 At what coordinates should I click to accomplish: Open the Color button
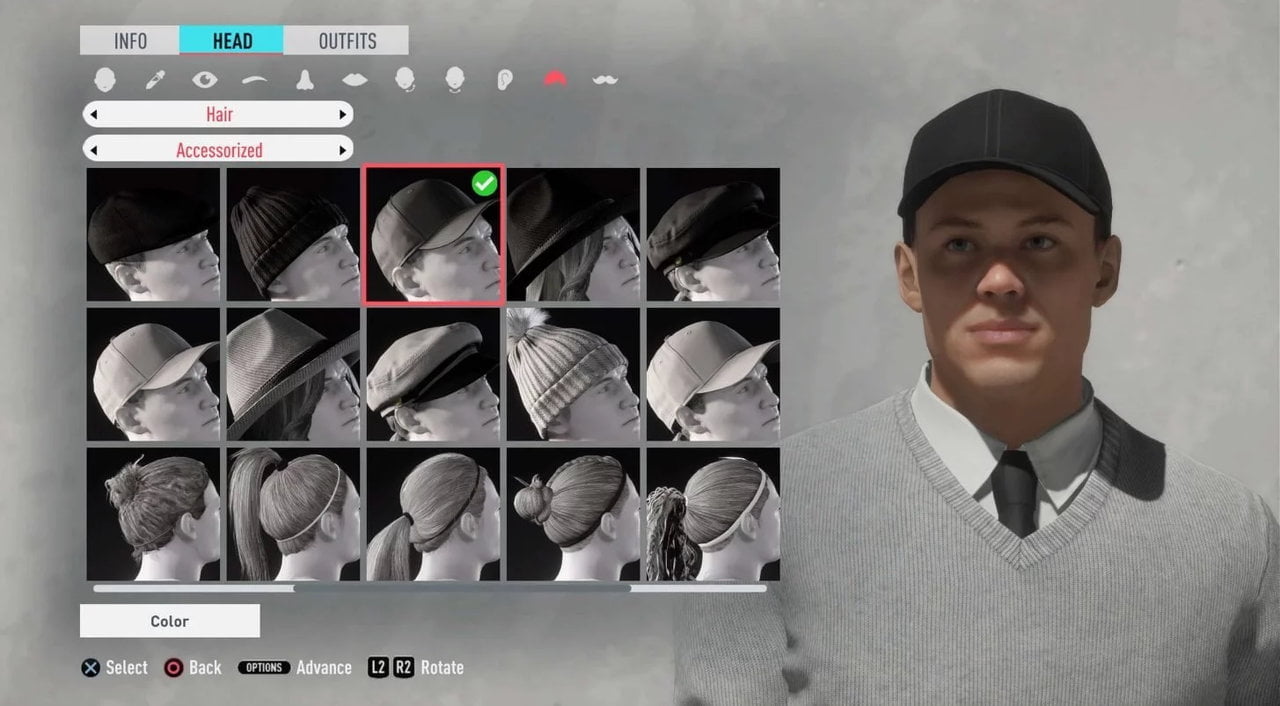tap(170, 621)
